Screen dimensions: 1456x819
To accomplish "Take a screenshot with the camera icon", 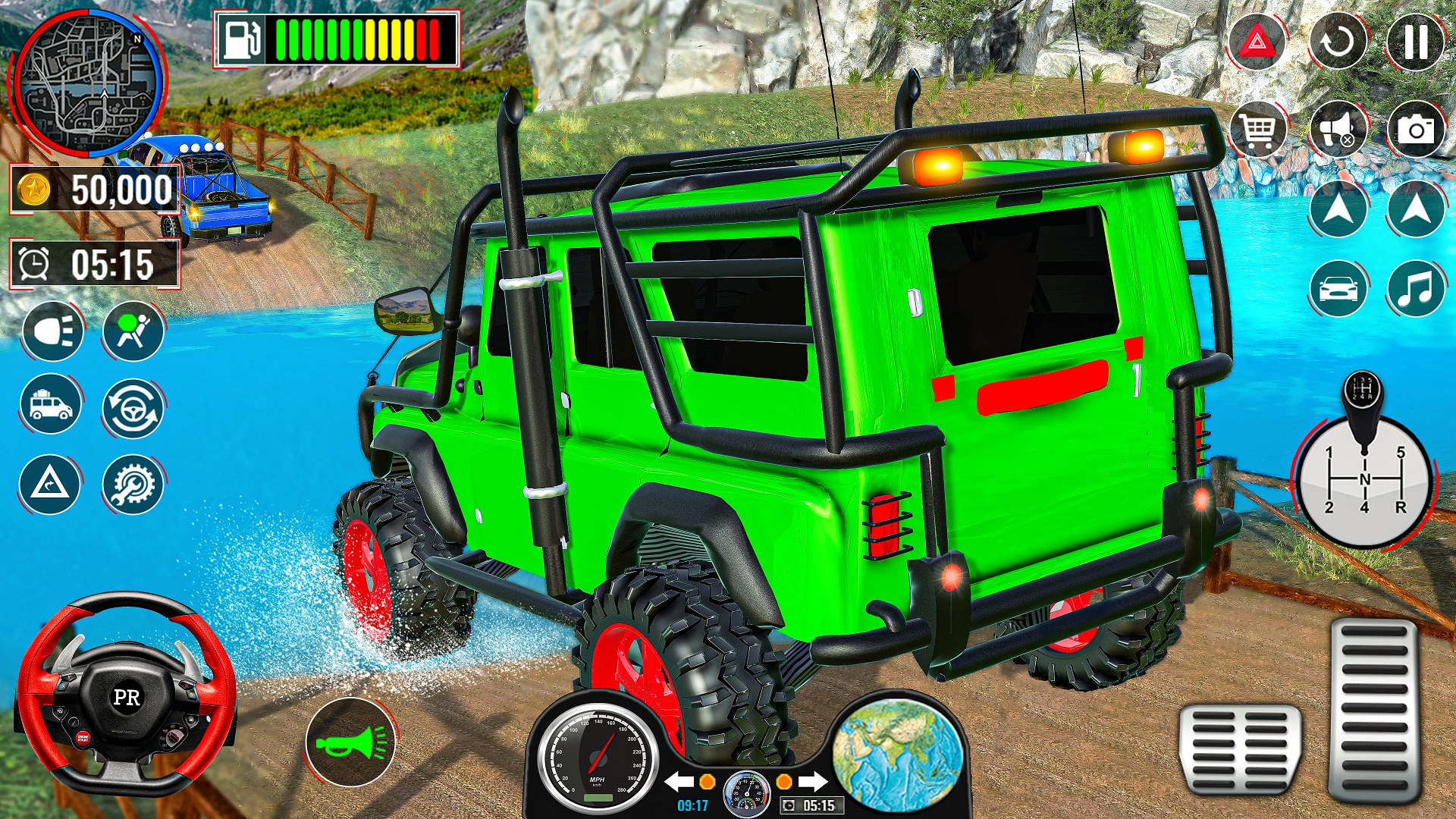I will tap(1415, 129).
